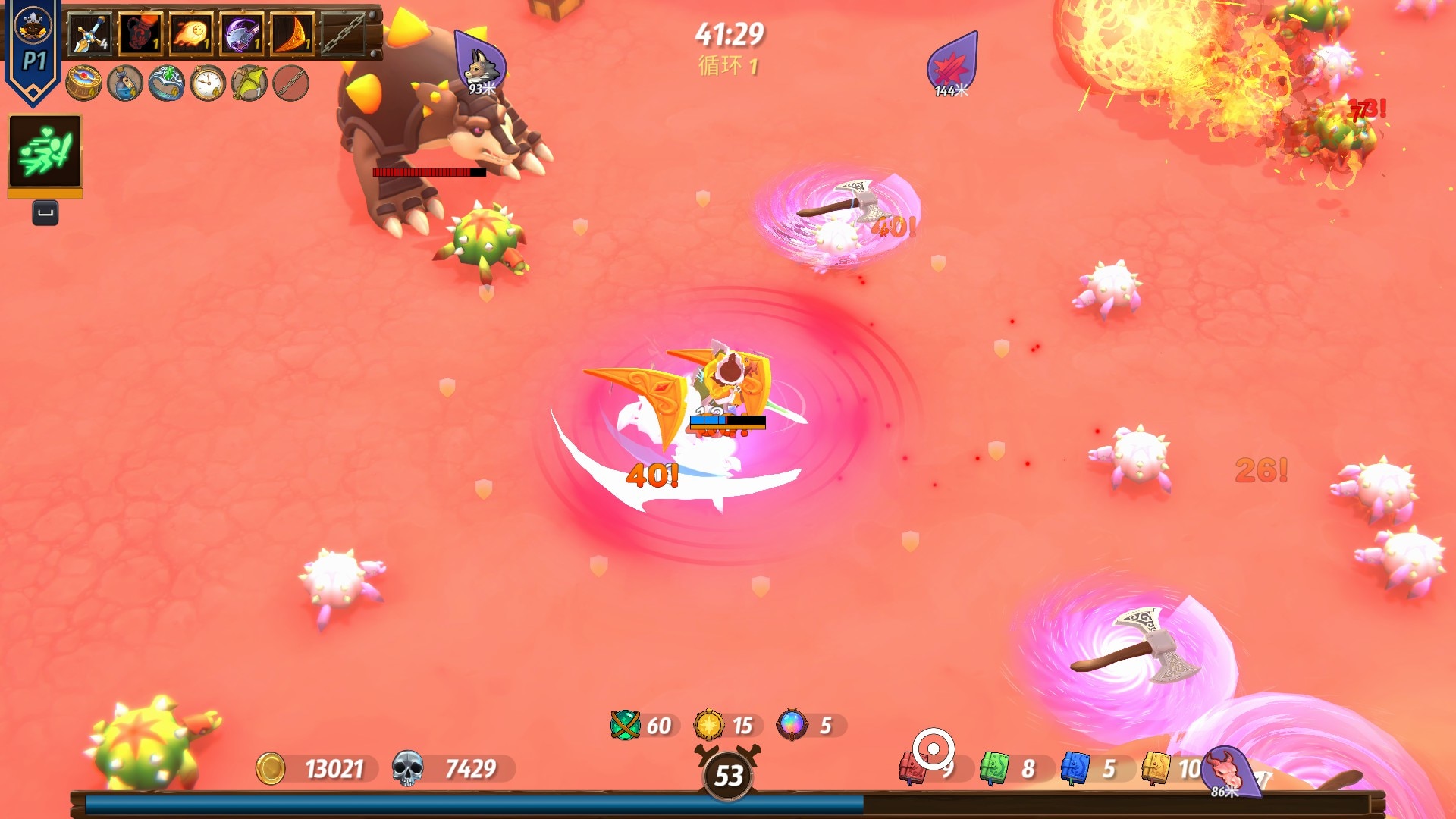
Task: Activate the green dash ability icon
Action: tap(45, 151)
